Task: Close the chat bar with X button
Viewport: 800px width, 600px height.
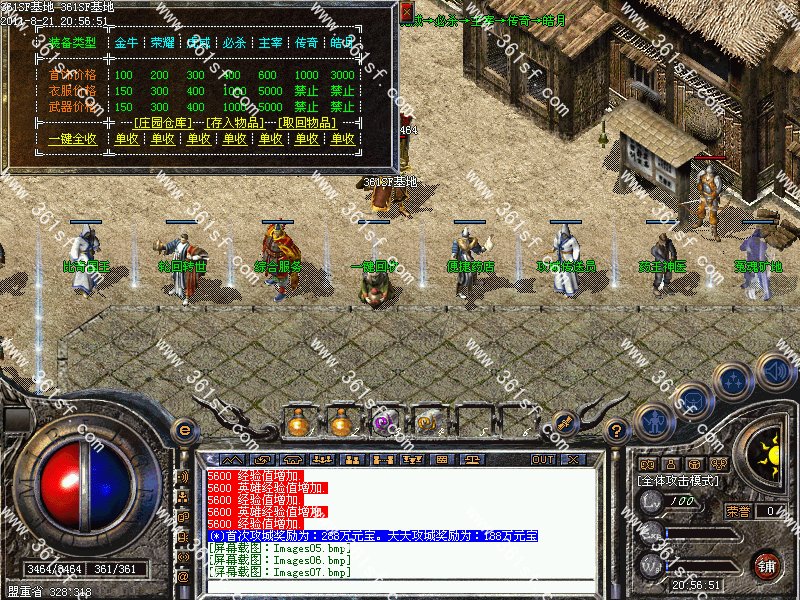Action: click(572, 459)
